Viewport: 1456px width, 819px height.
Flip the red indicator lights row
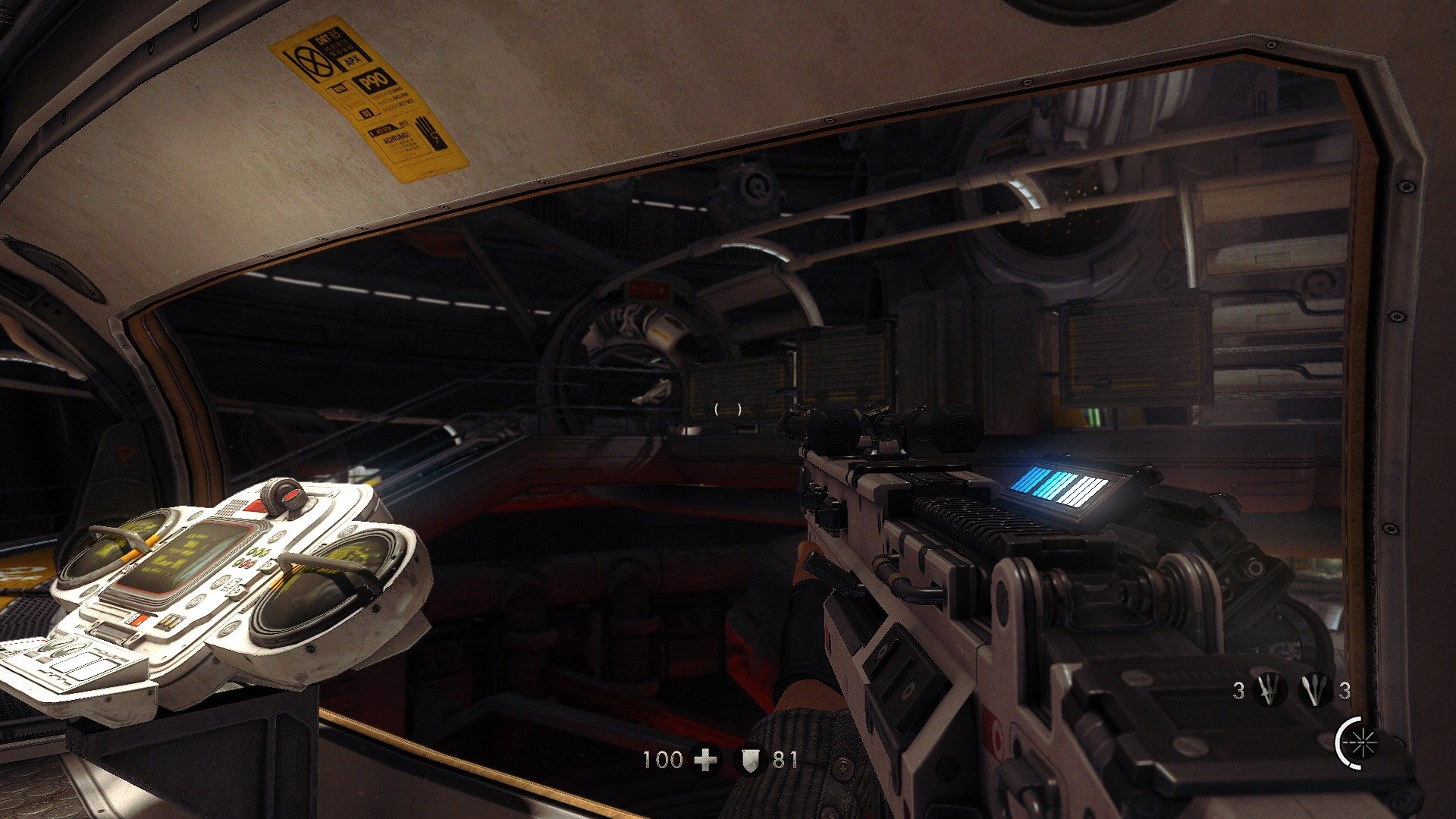(246, 563)
